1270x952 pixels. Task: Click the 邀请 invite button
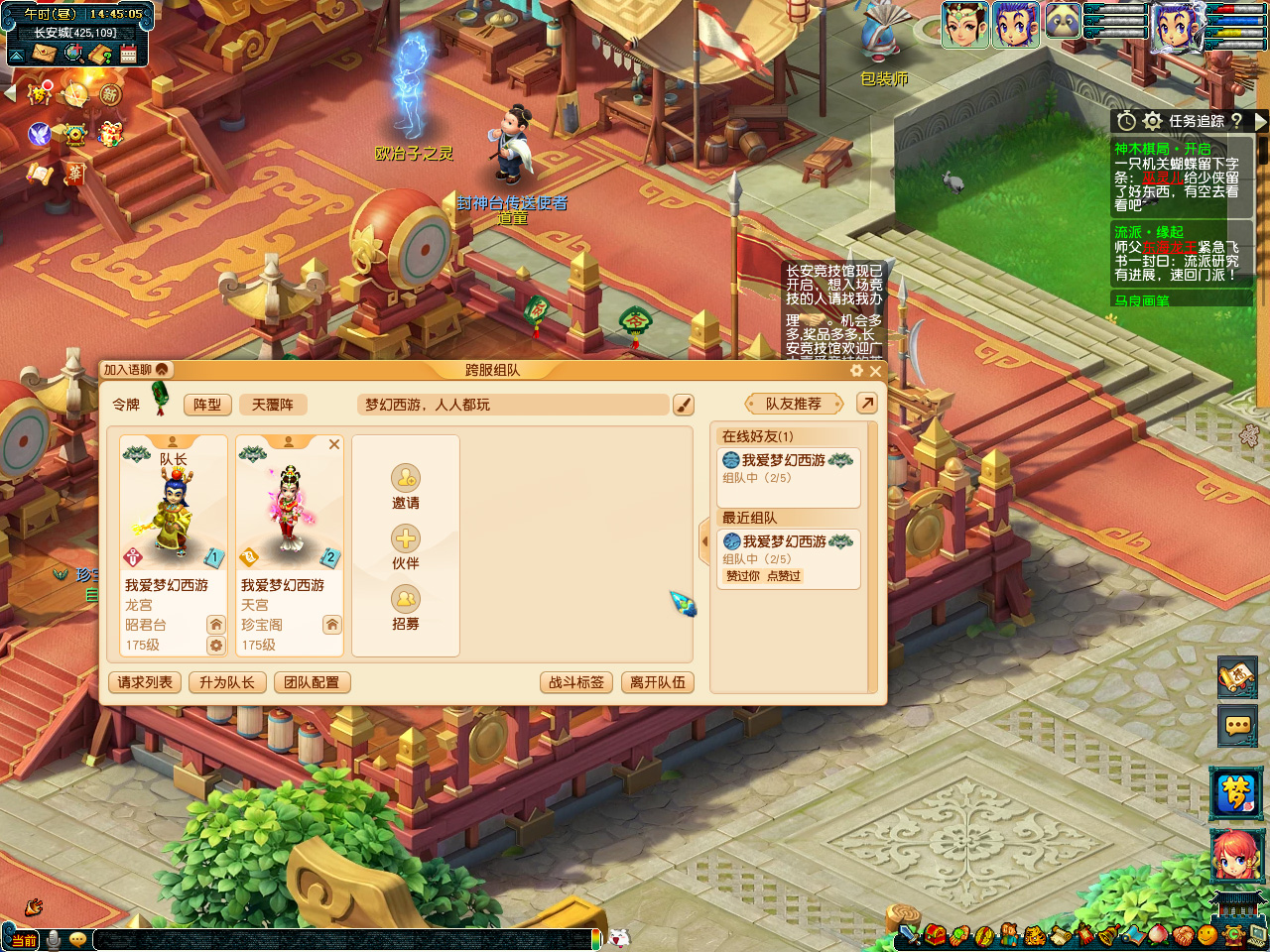(406, 486)
